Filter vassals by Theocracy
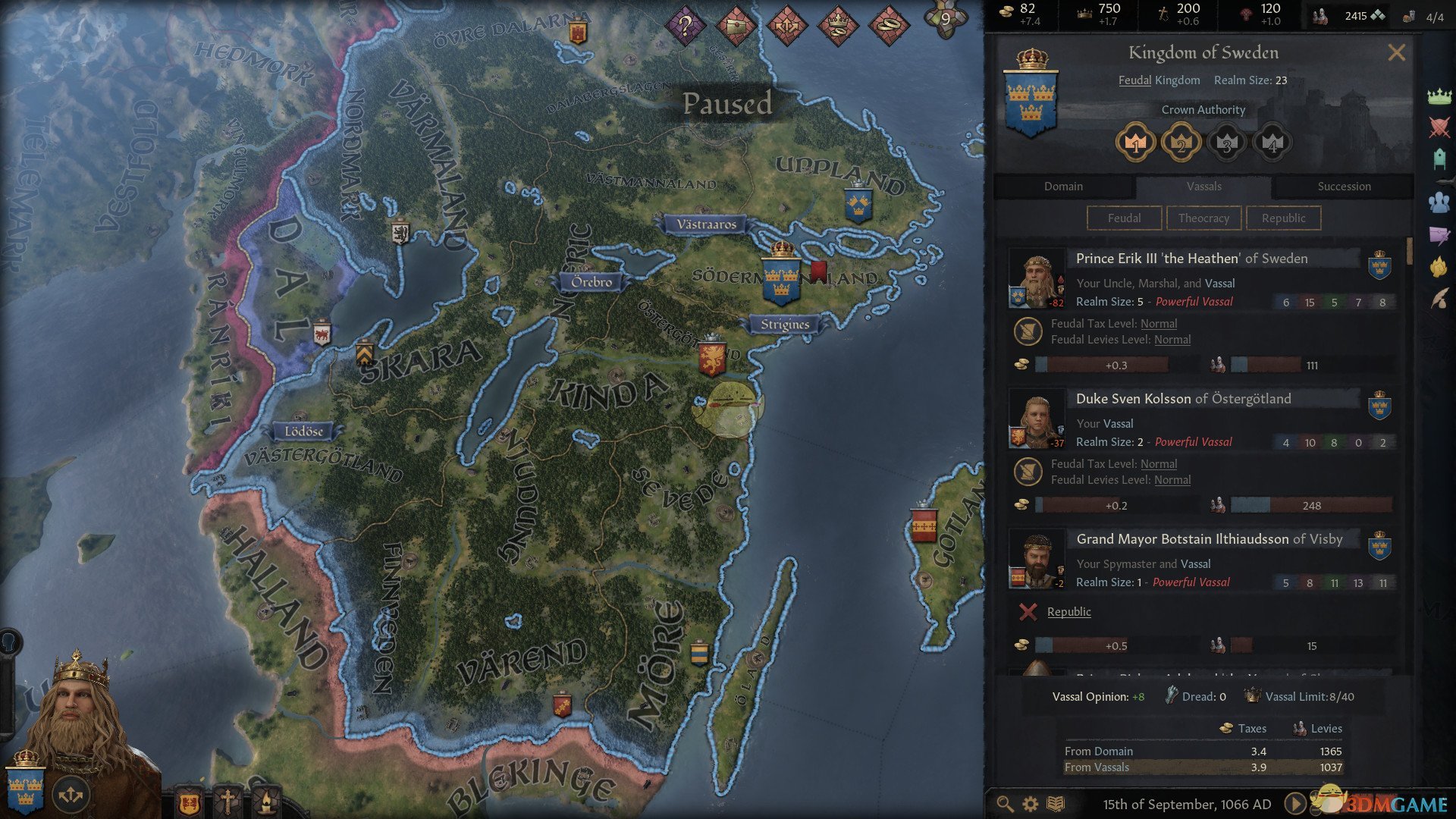This screenshot has width=1456, height=819. pos(1203,218)
